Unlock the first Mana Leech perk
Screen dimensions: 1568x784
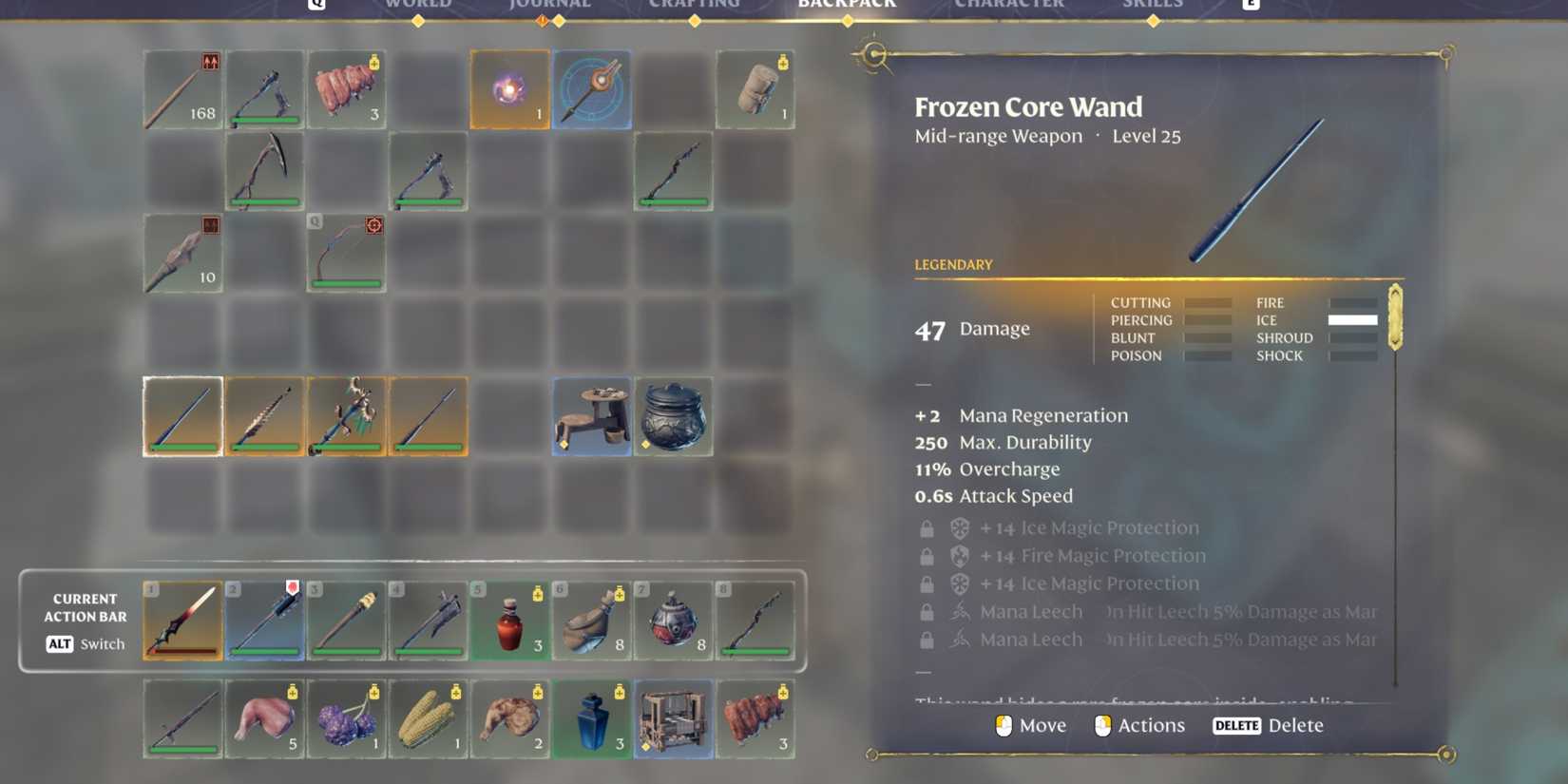[926, 611]
